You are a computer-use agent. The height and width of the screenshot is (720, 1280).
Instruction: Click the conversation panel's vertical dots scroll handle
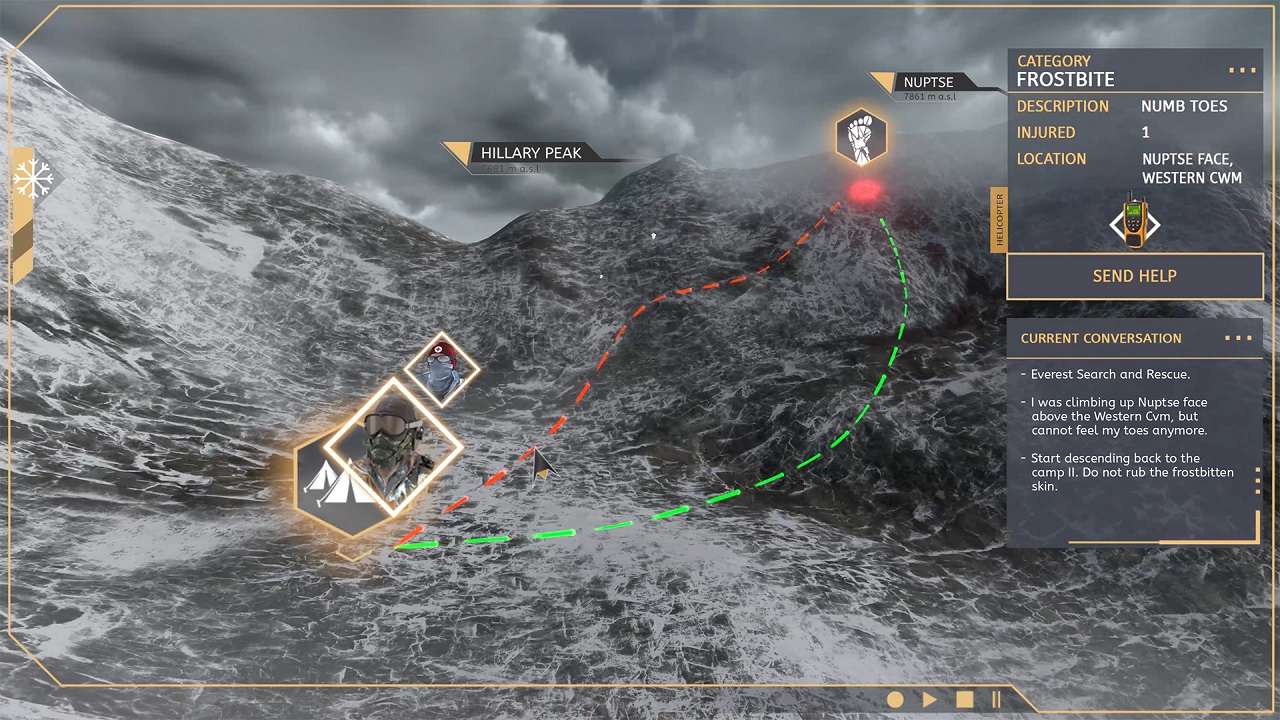pyautogui.click(x=1257, y=480)
